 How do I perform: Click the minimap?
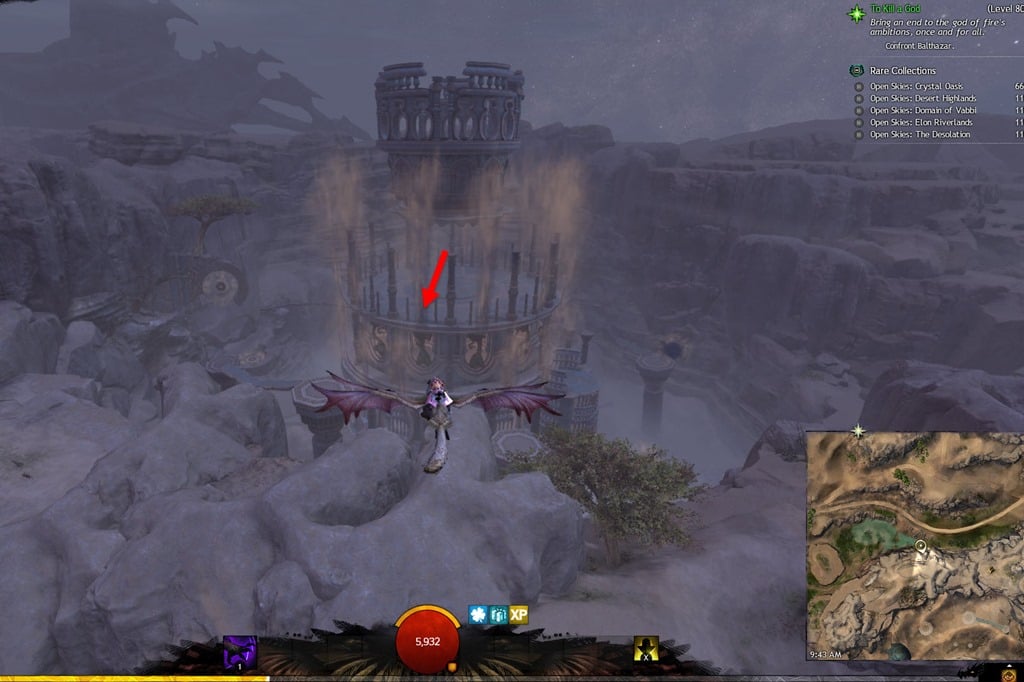(914, 545)
